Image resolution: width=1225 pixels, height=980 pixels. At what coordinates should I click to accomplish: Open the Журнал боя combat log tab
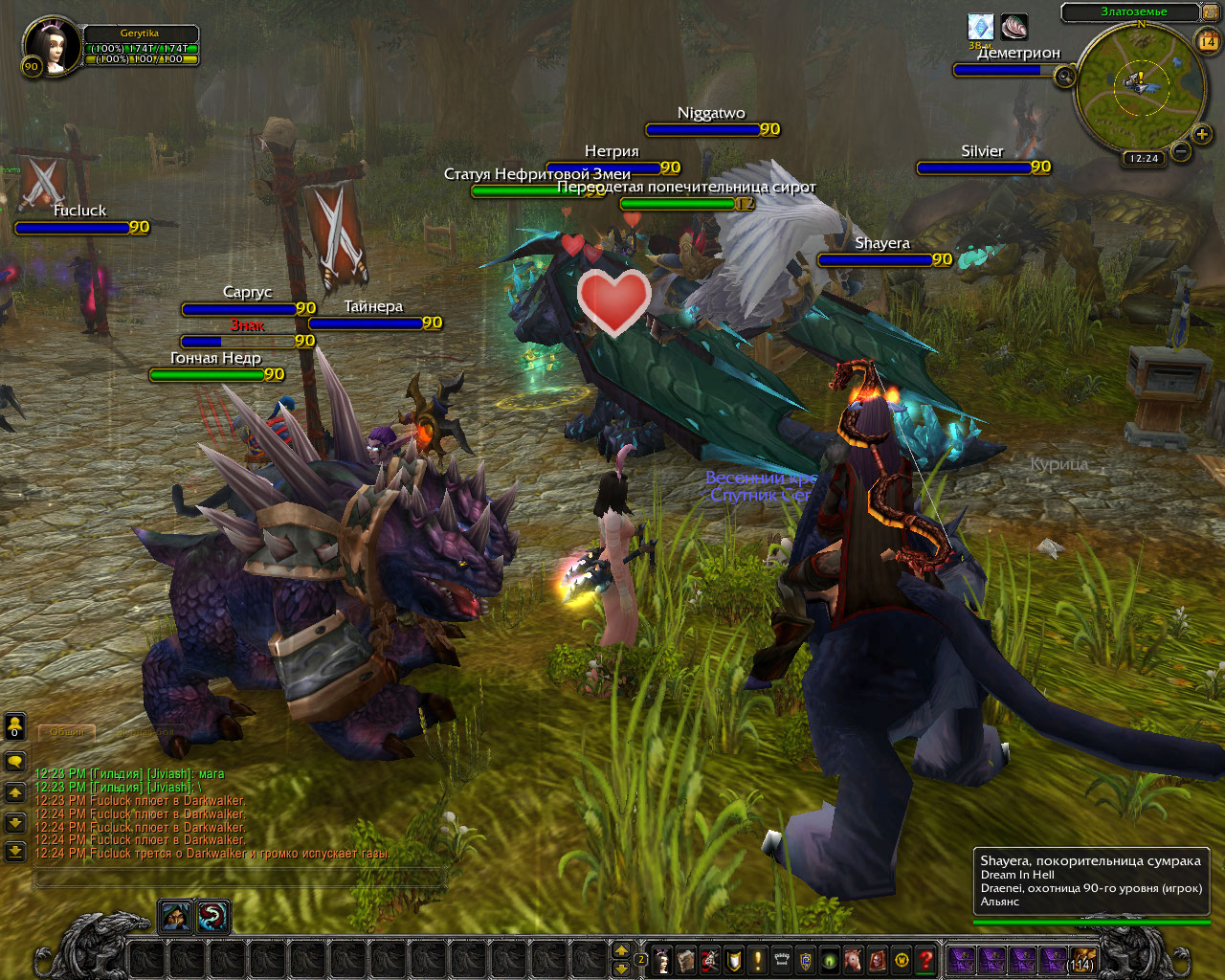click(145, 732)
